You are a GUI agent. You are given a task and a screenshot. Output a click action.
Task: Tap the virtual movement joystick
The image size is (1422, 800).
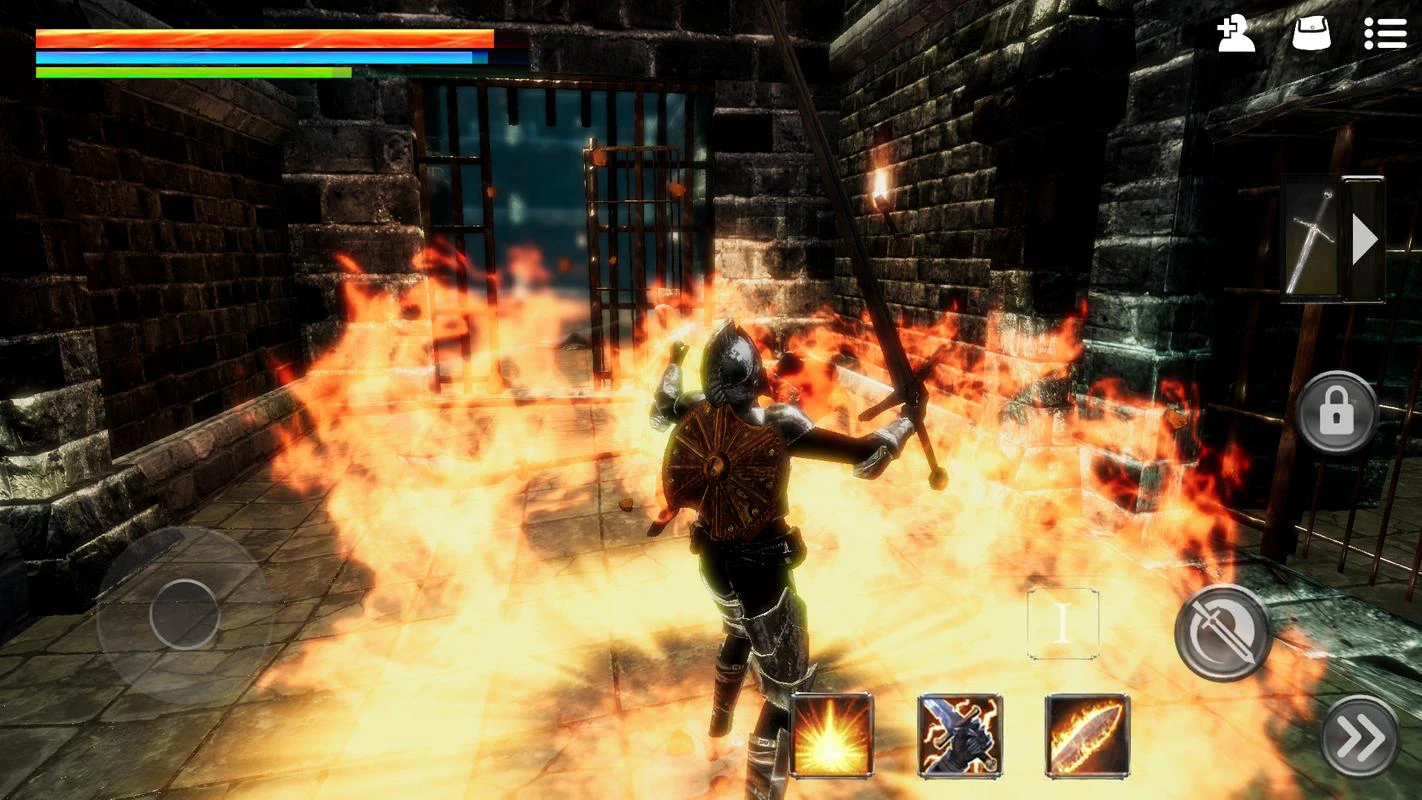click(x=185, y=613)
